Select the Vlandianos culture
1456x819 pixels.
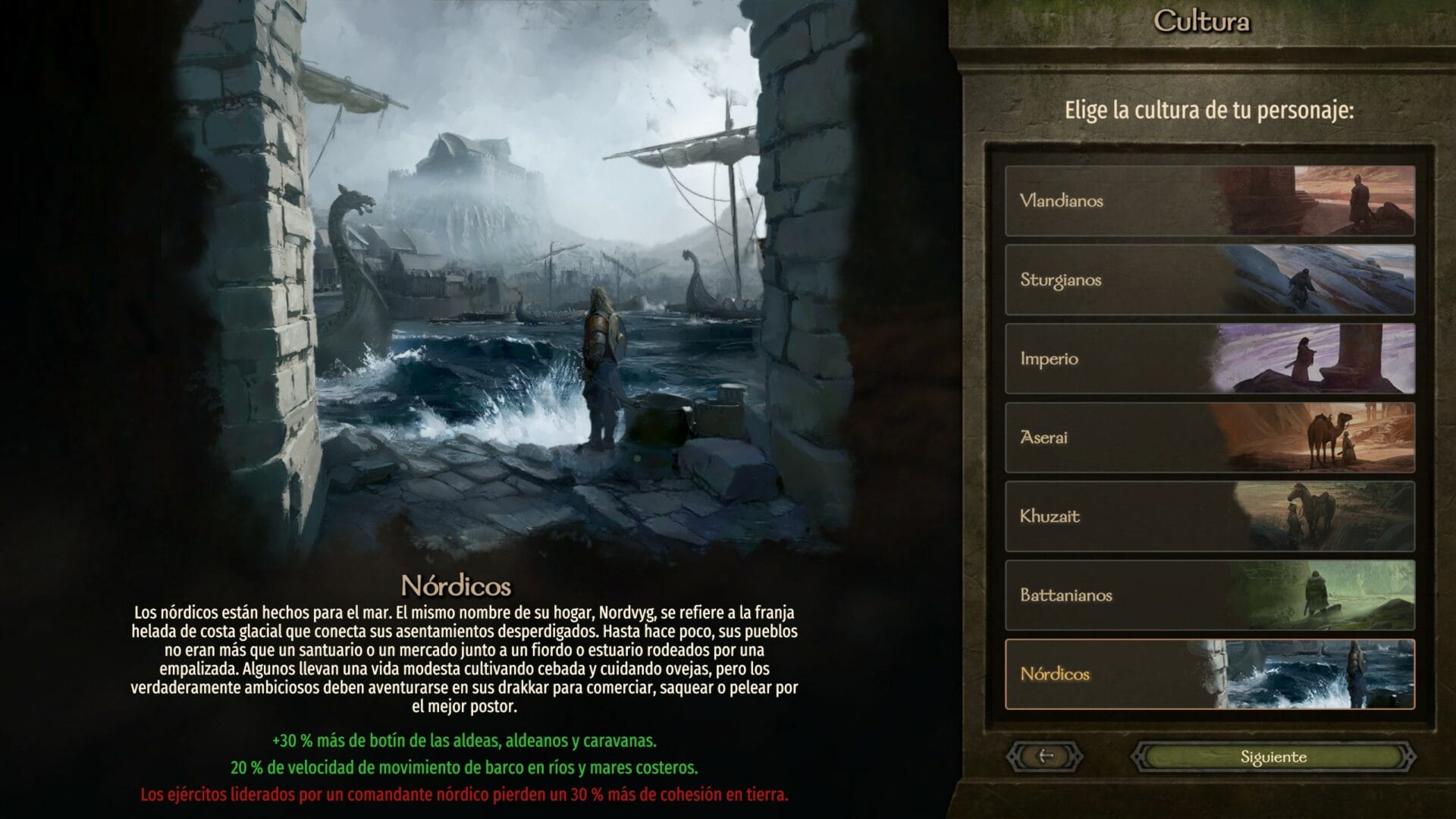click(1137, 201)
